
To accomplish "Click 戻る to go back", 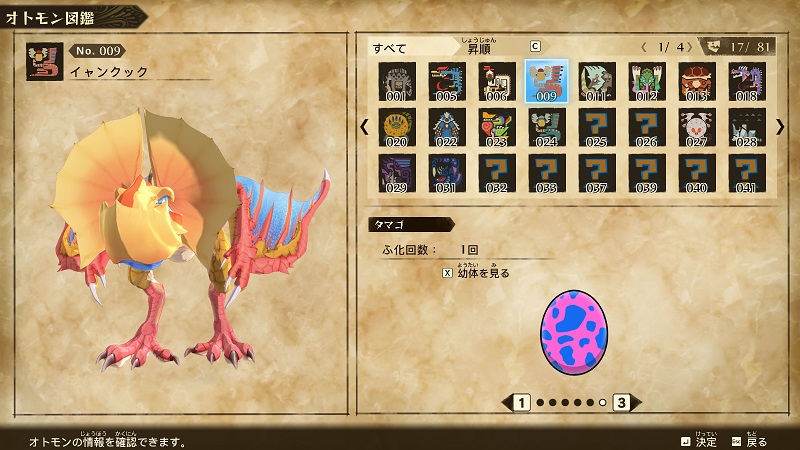I will (x=749, y=441).
